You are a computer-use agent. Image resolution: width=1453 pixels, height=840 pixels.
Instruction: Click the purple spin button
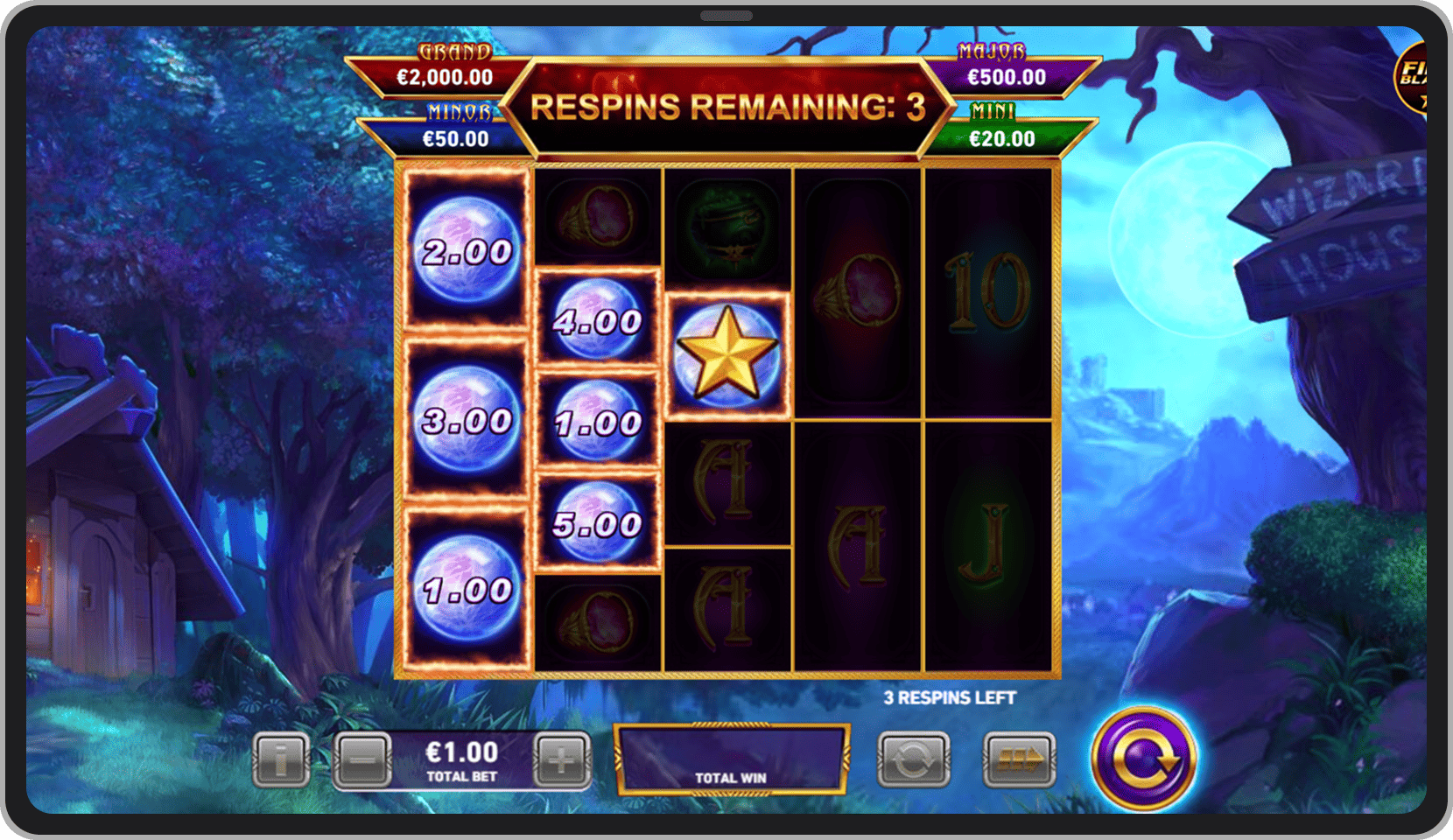pos(1143,759)
